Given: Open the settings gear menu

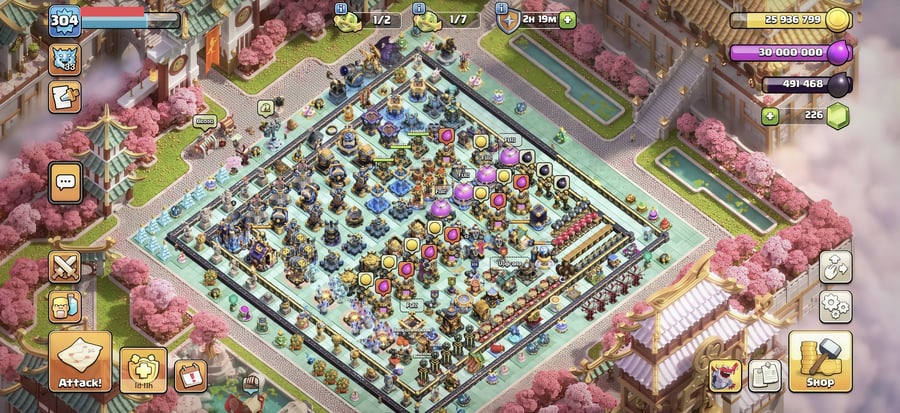Looking at the screenshot, I should pyautogui.click(x=835, y=306).
